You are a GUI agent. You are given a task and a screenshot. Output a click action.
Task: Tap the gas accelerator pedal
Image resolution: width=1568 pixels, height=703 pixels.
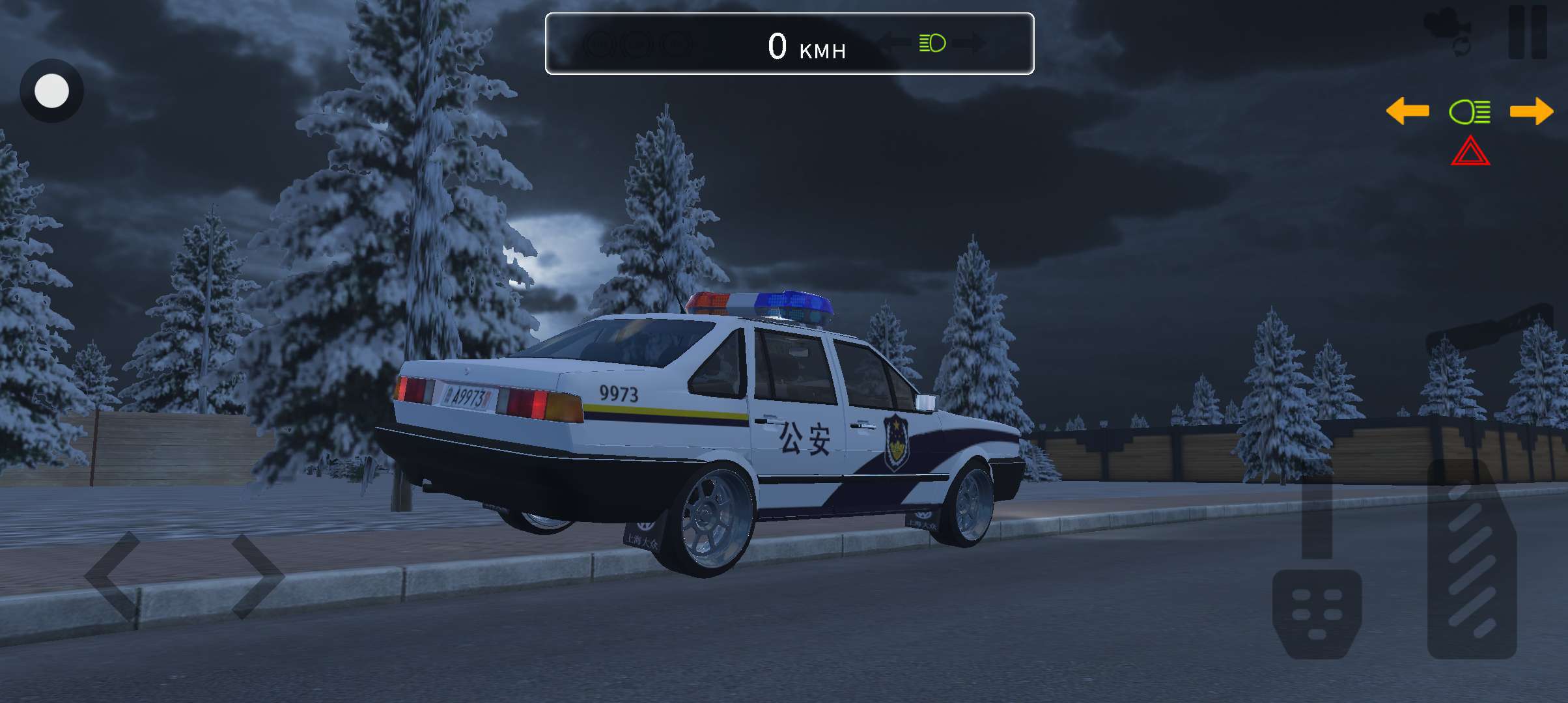point(1472,560)
